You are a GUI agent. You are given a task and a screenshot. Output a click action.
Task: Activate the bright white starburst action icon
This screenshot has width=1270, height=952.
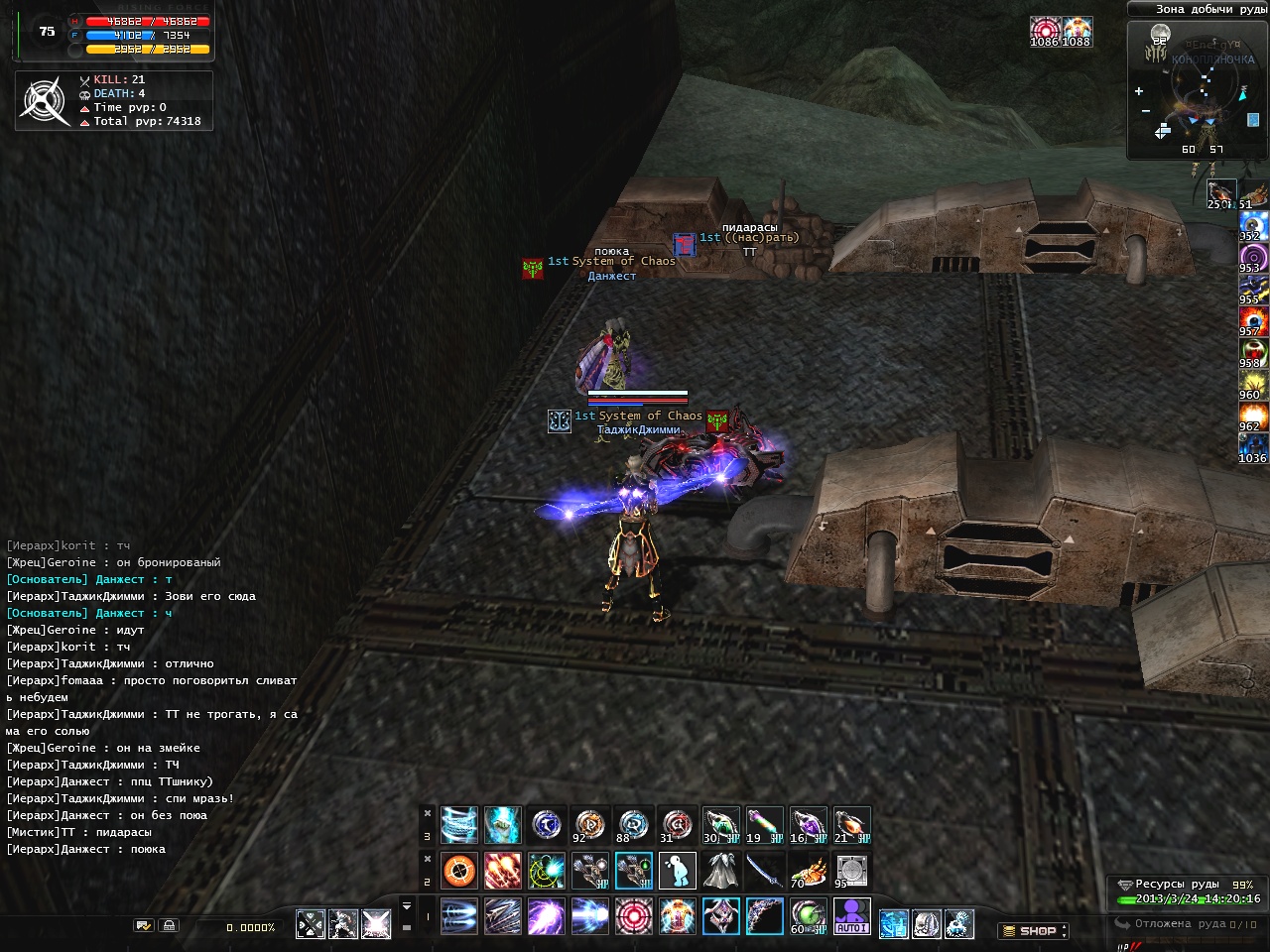click(376, 924)
